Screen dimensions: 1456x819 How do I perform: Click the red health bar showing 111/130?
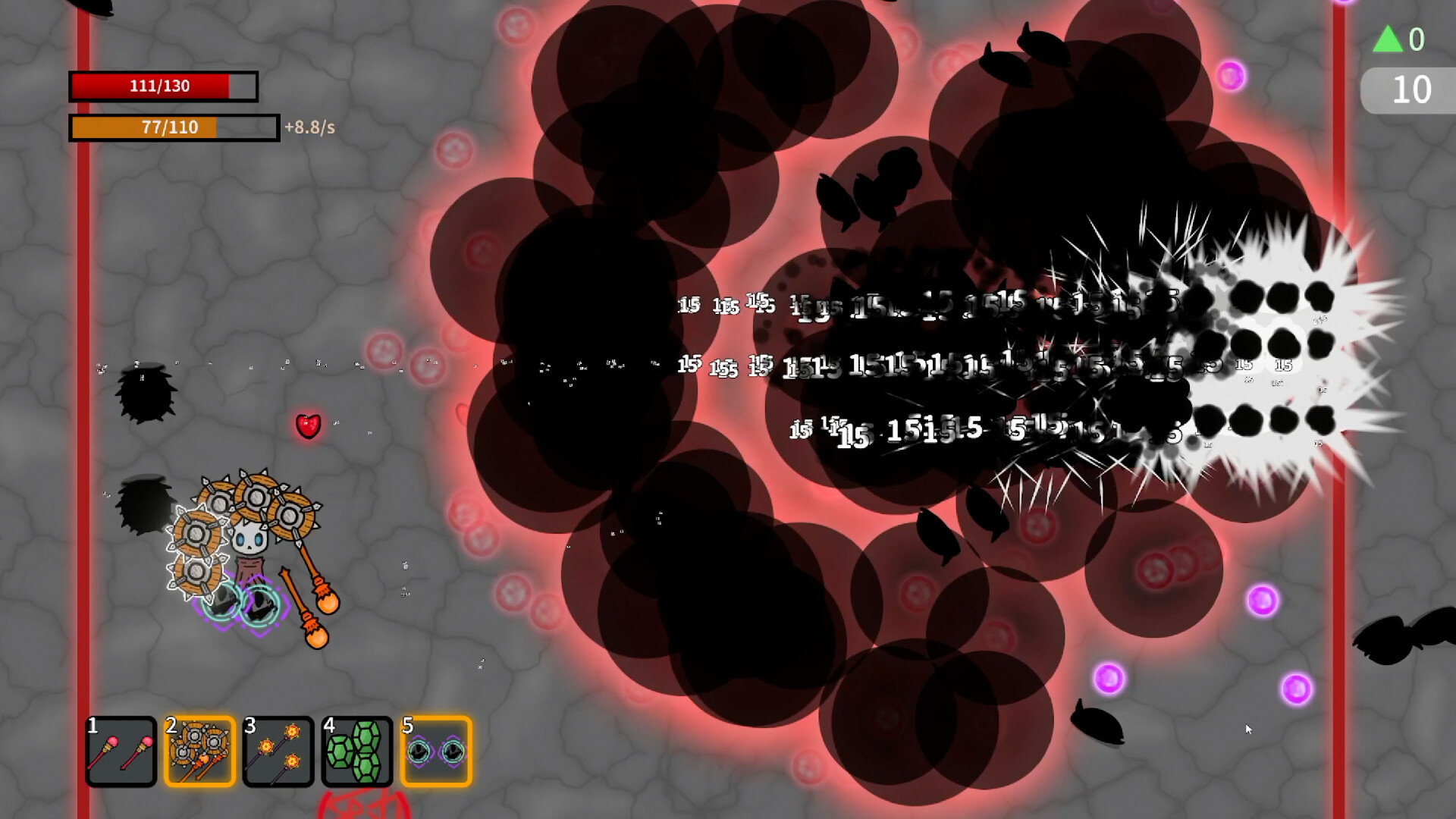tap(162, 86)
